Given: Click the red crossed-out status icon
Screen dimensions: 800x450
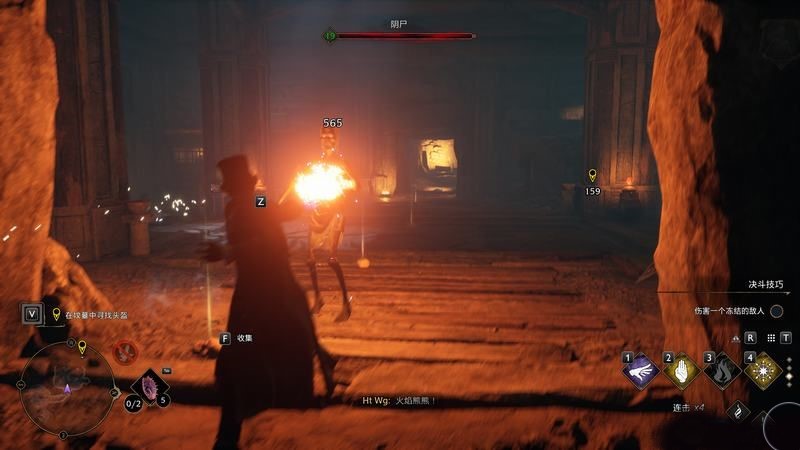Looking at the screenshot, I should pos(125,351).
